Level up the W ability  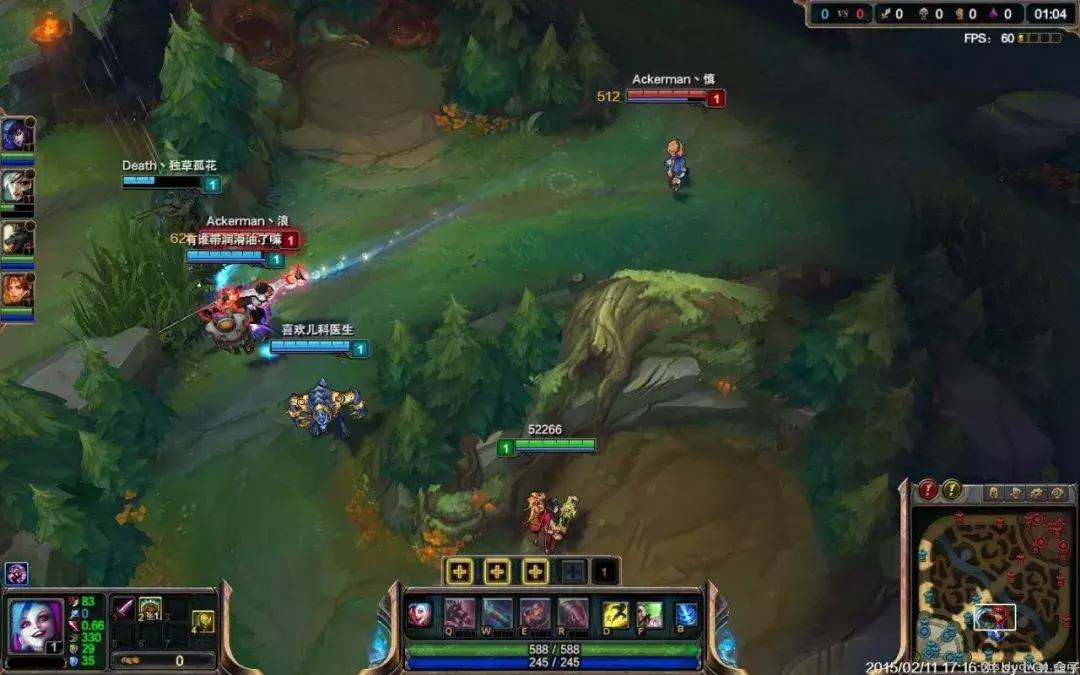(x=497, y=572)
